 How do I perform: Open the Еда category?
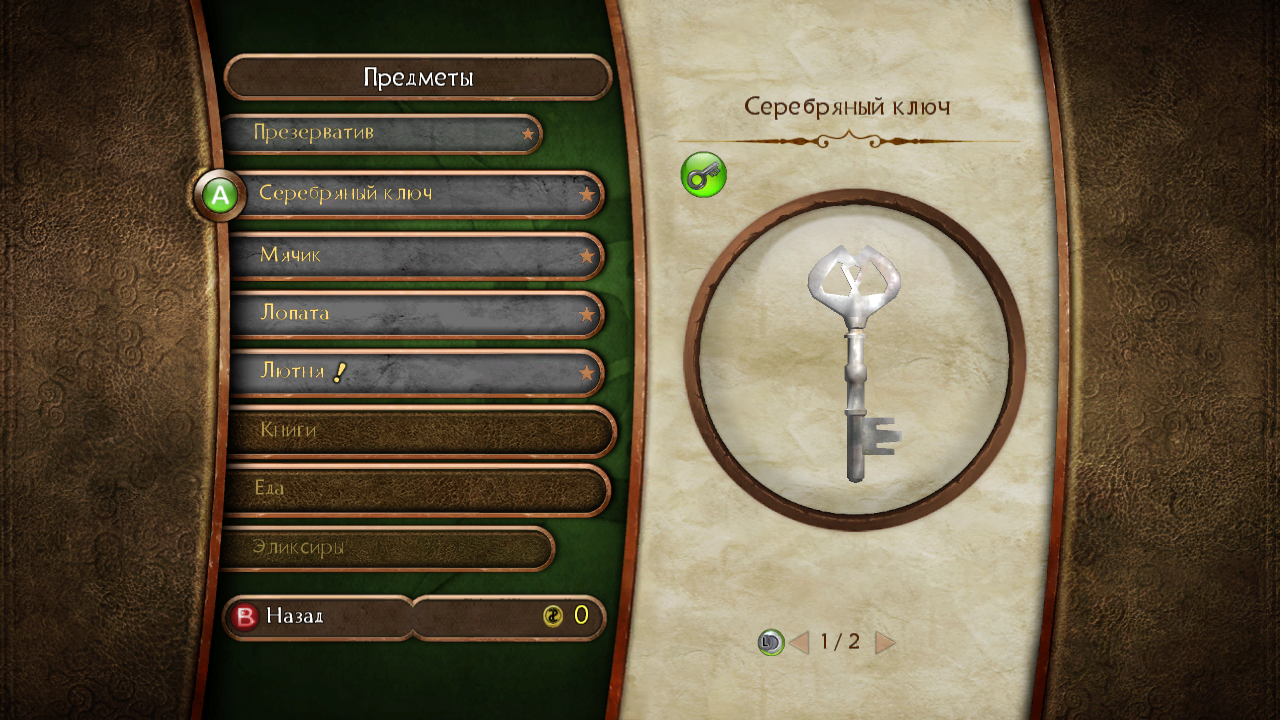415,489
